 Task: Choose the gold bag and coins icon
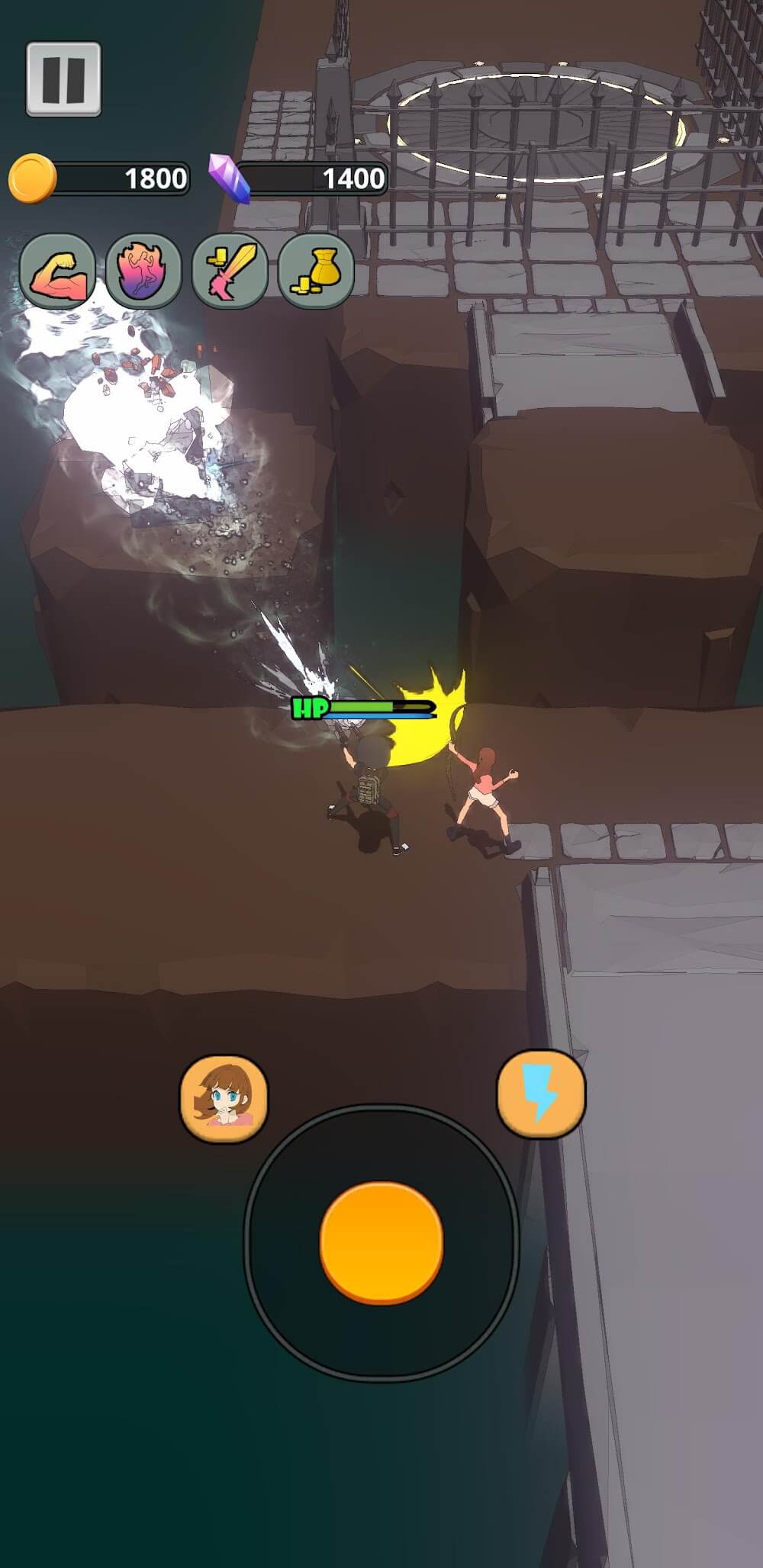coord(316,272)
